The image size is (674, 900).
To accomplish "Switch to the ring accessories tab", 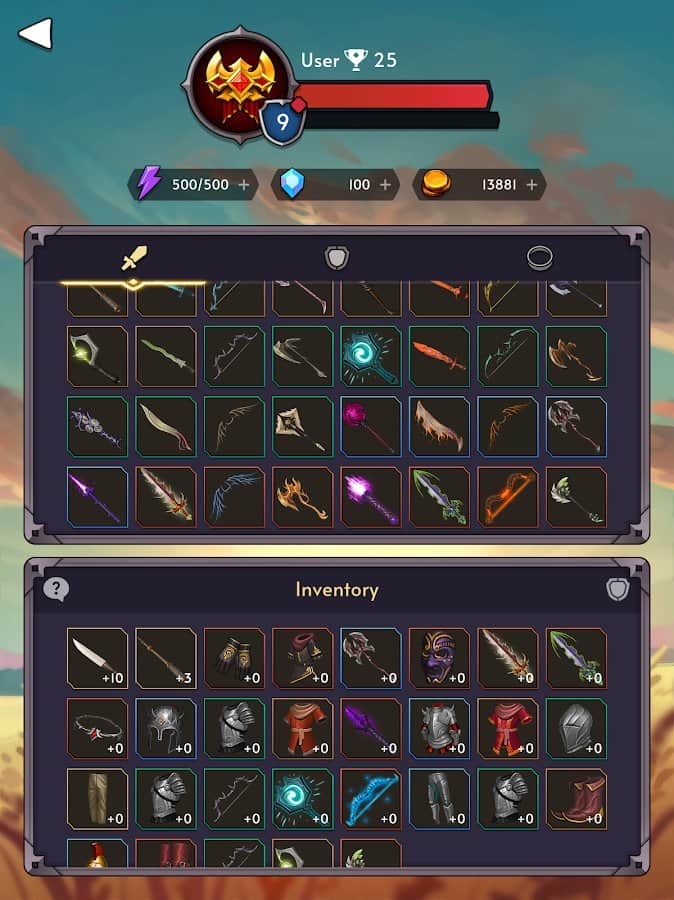I will tap(540, 258).
